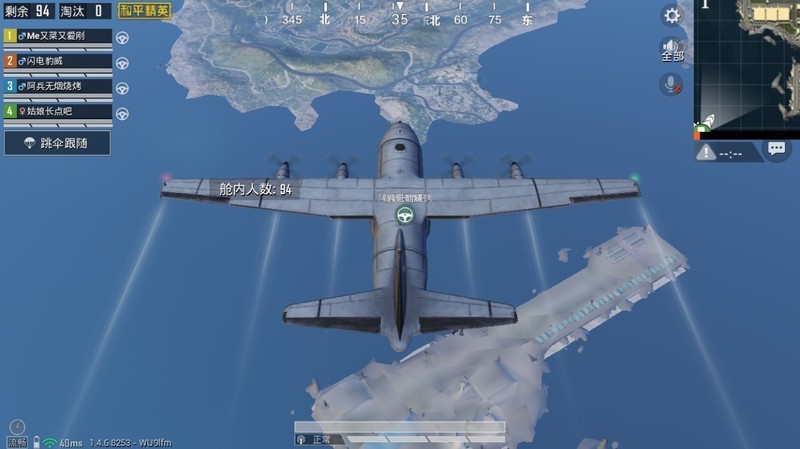Choose teammate 3 阿兵无烟烧烤

pos(58,87)
